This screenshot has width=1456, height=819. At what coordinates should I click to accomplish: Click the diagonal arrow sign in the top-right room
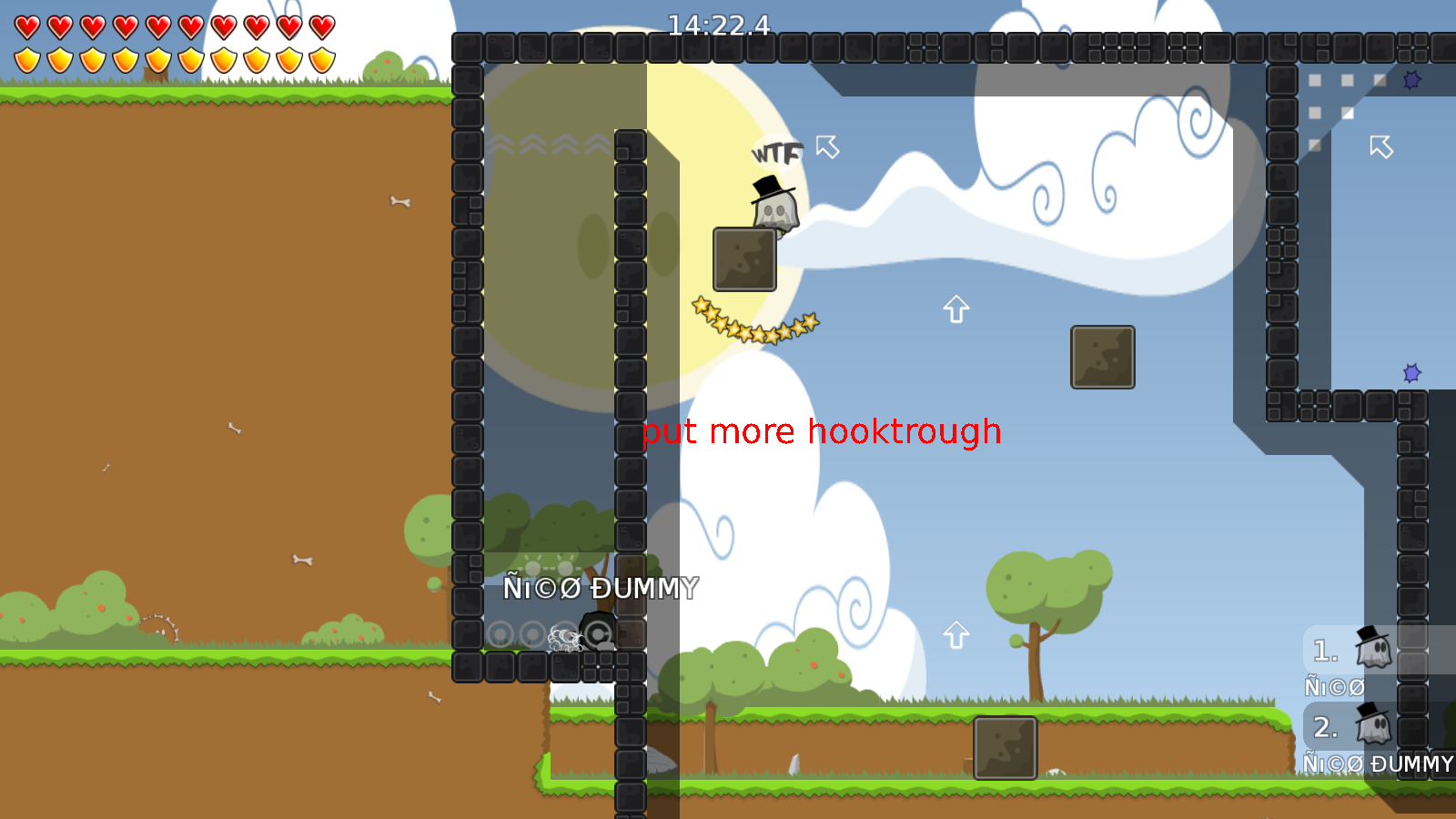tap(1381, 146)
